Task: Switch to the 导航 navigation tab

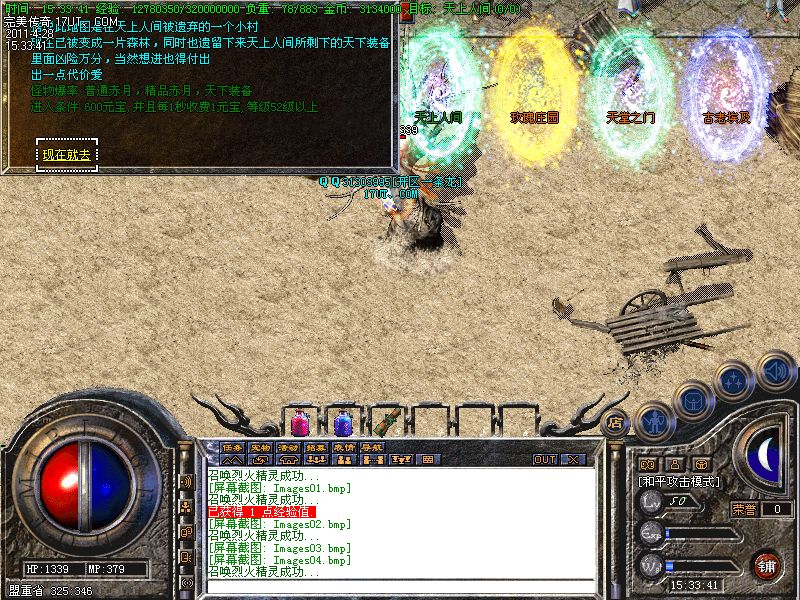Action: pos(372,447)
